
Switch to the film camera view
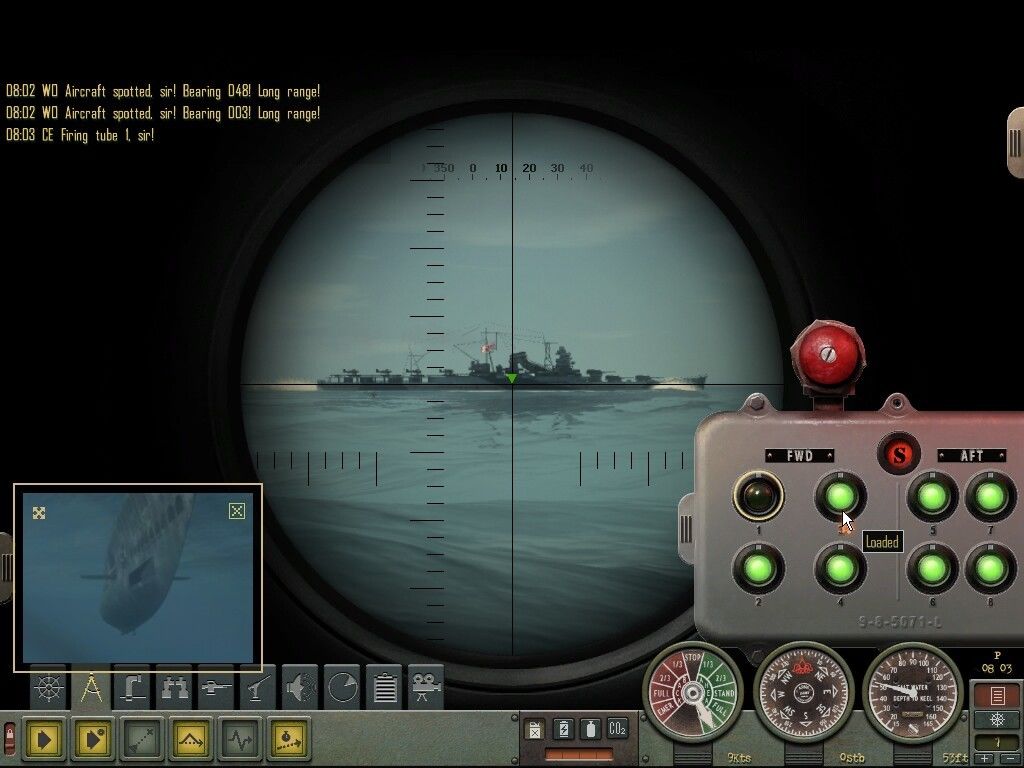(x=427, y=688)
